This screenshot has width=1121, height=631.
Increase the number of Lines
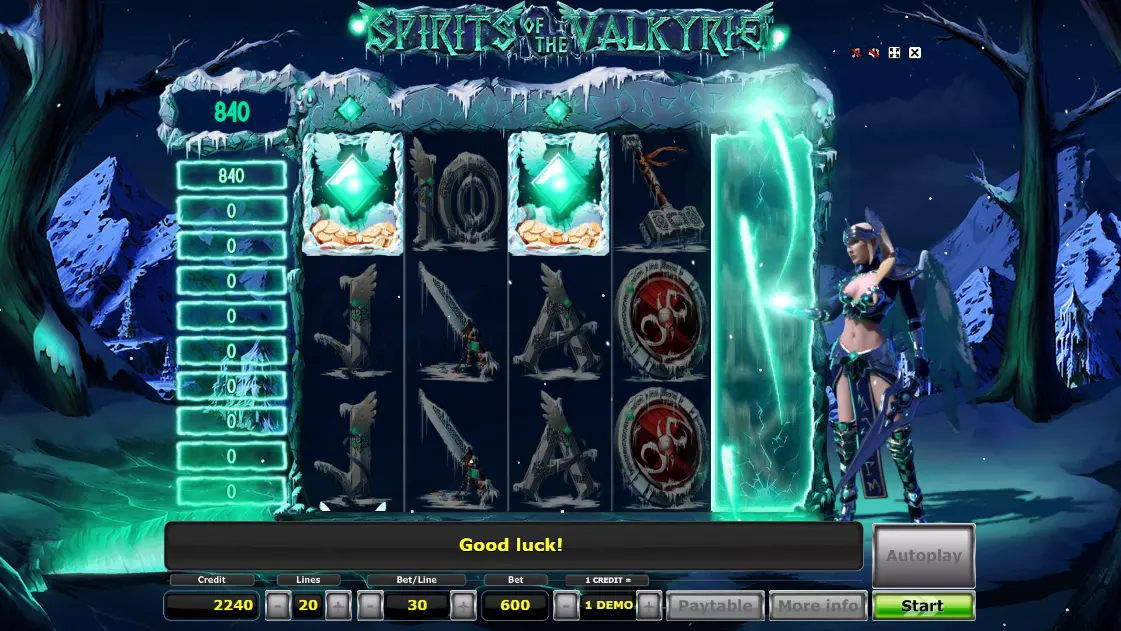tap(339, 606)
